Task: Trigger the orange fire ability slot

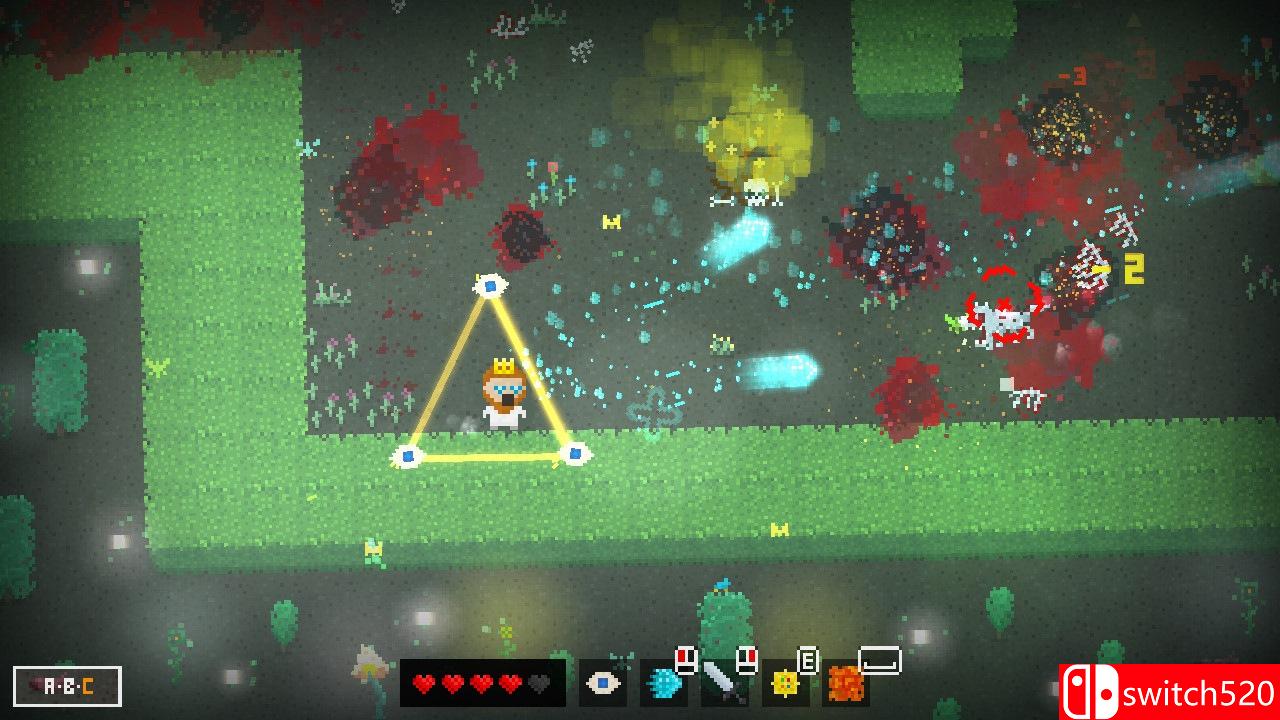Action: click(x=846, y=685)
